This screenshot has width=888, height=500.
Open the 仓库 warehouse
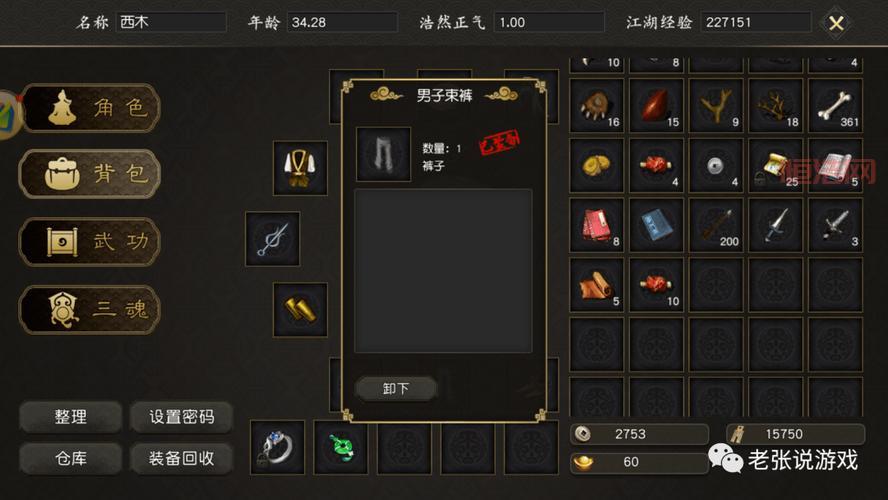coord(70,459)
